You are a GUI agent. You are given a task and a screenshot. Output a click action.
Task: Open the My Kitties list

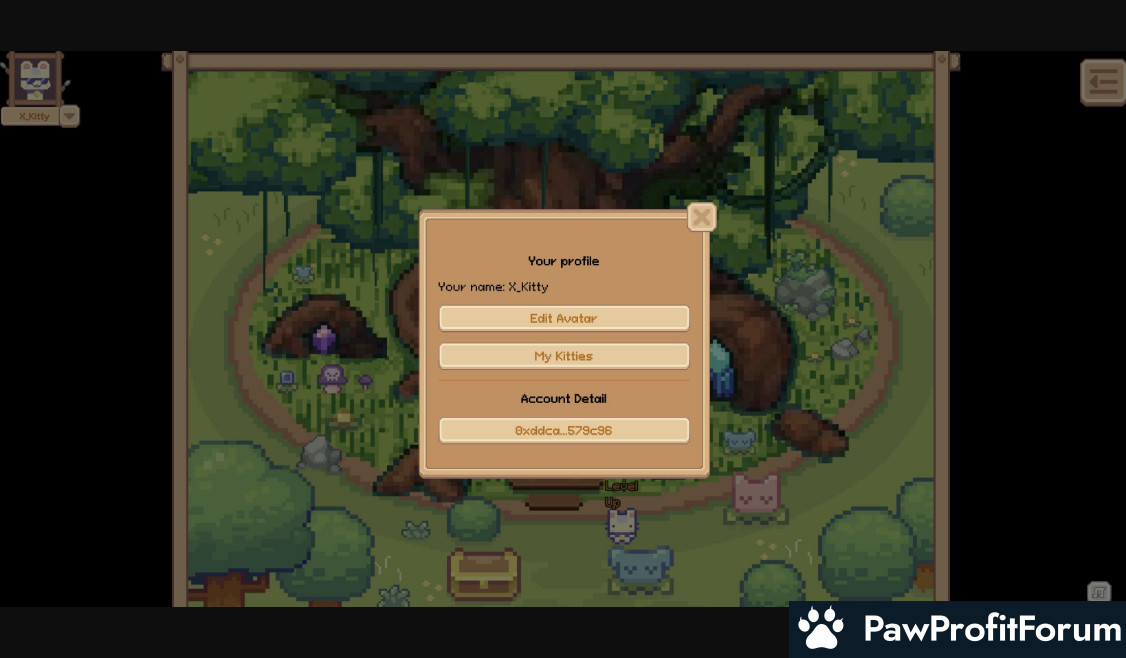(x=564, y=356)
